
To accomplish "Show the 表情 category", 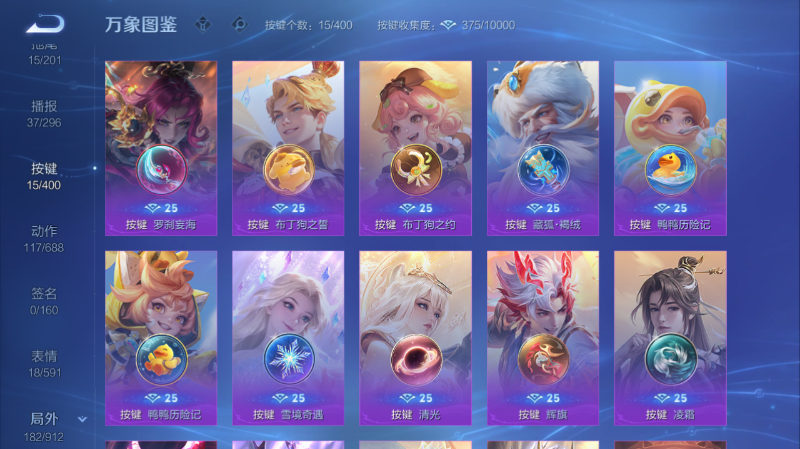I will [44, 363].
